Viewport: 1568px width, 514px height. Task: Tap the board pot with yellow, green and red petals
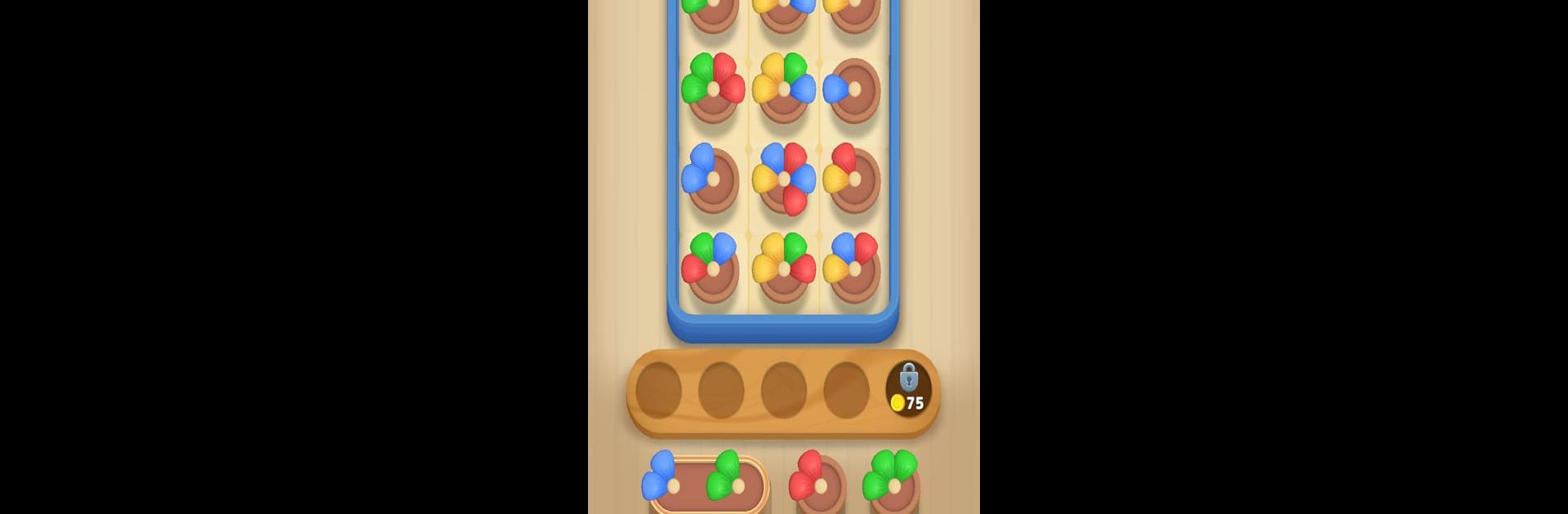tap(784, 268)
